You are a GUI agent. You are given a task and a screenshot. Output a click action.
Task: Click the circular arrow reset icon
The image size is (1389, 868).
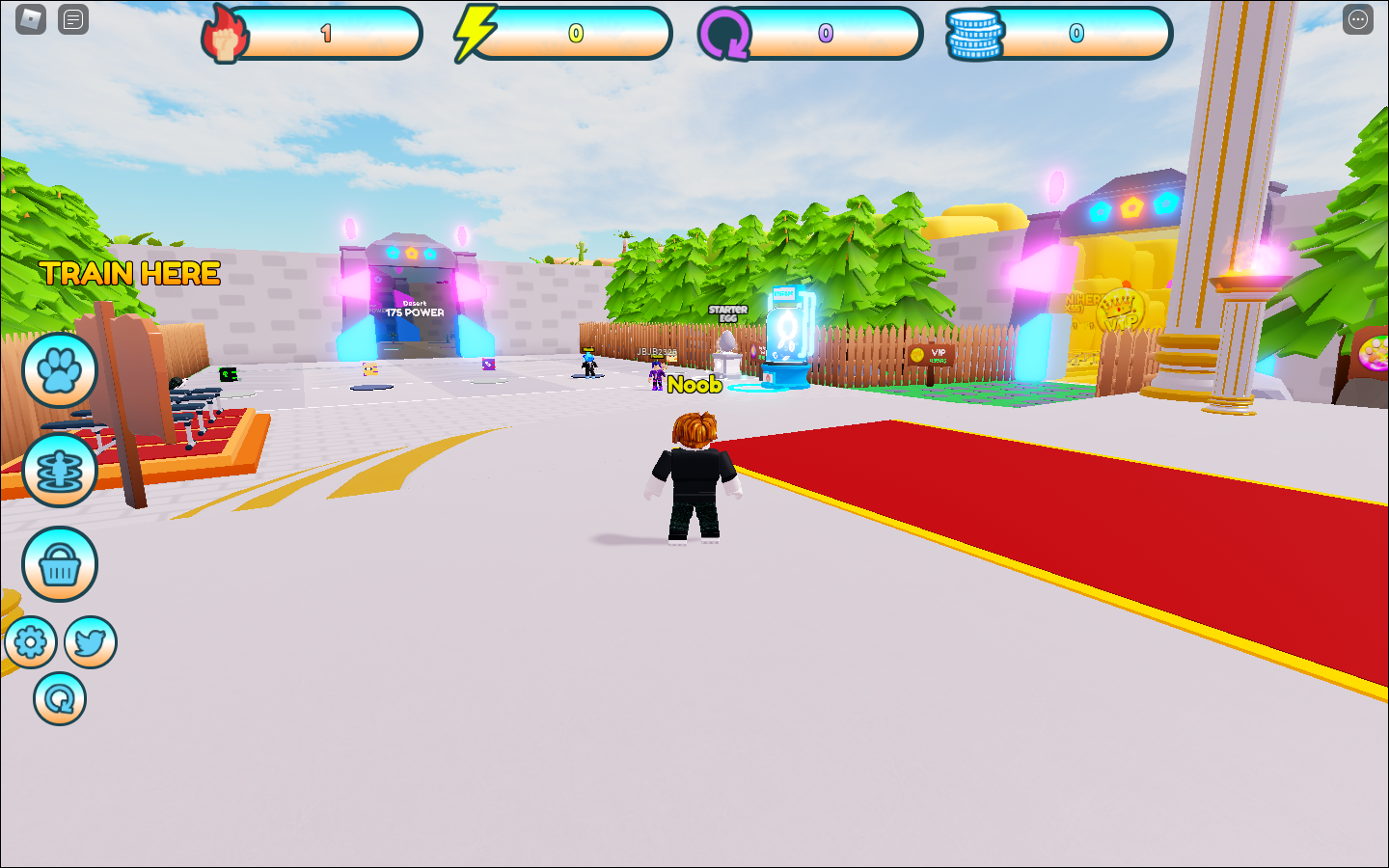[x=59, y=697]
